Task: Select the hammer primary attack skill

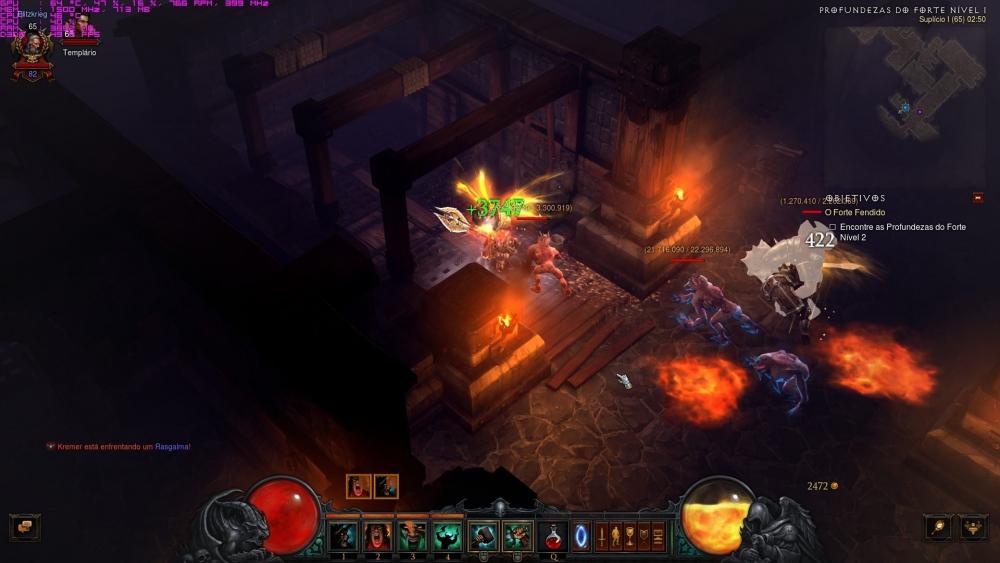Action: (x=483, y=536)
